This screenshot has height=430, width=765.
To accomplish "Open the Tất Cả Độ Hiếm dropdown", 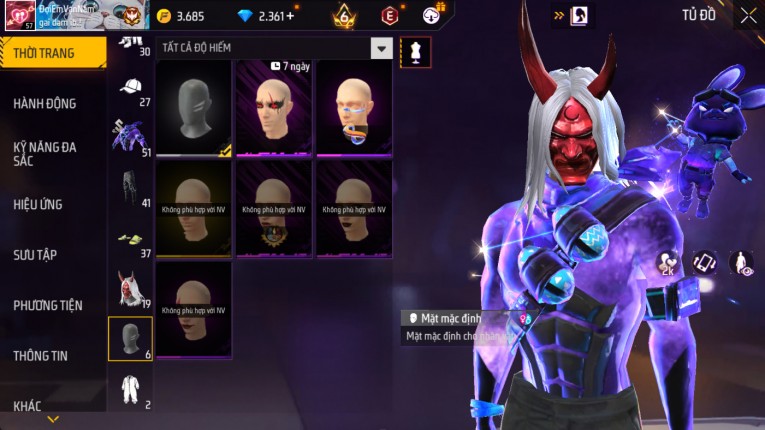I will click(x=381, y=48).
